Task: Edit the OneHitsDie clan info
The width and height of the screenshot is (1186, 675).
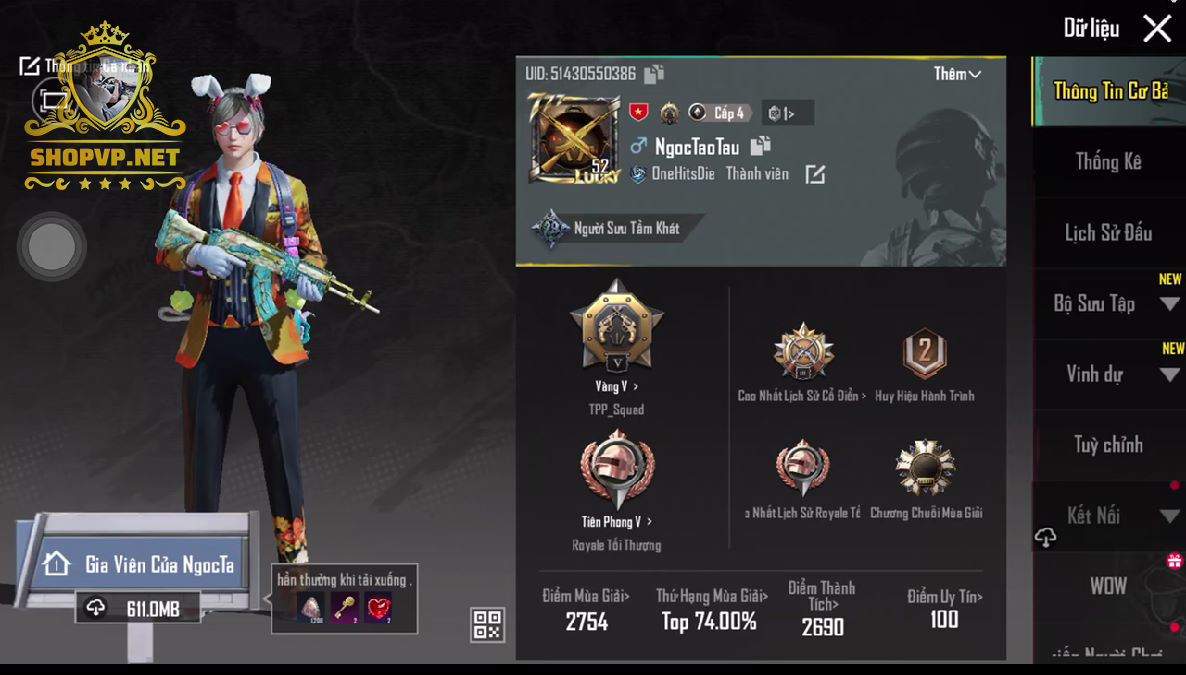Action: click(x=815, y=175)
